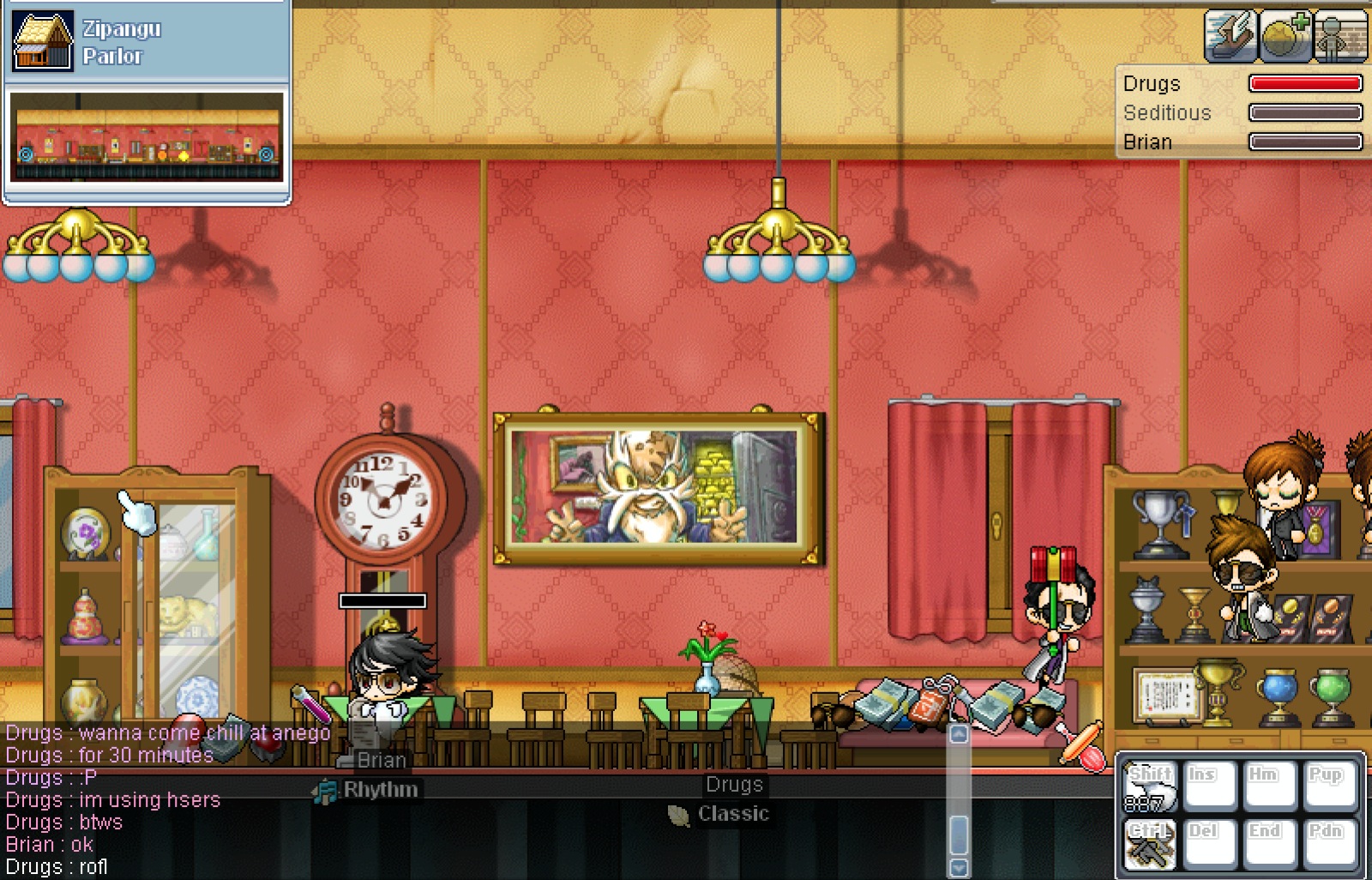Click the shadowy figure buff icon
This screenshot has width=1372, height=880.
[x=1339, y=36]
